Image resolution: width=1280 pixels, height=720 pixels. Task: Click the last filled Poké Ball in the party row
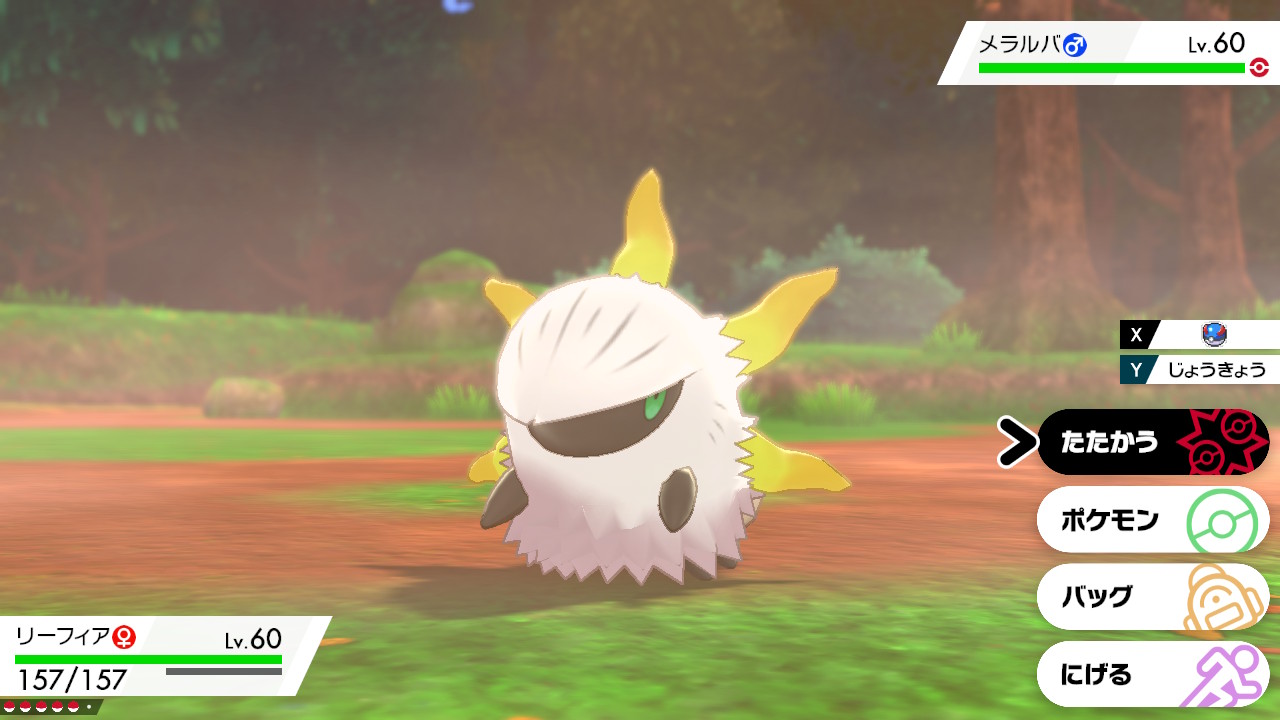(74, 706)
